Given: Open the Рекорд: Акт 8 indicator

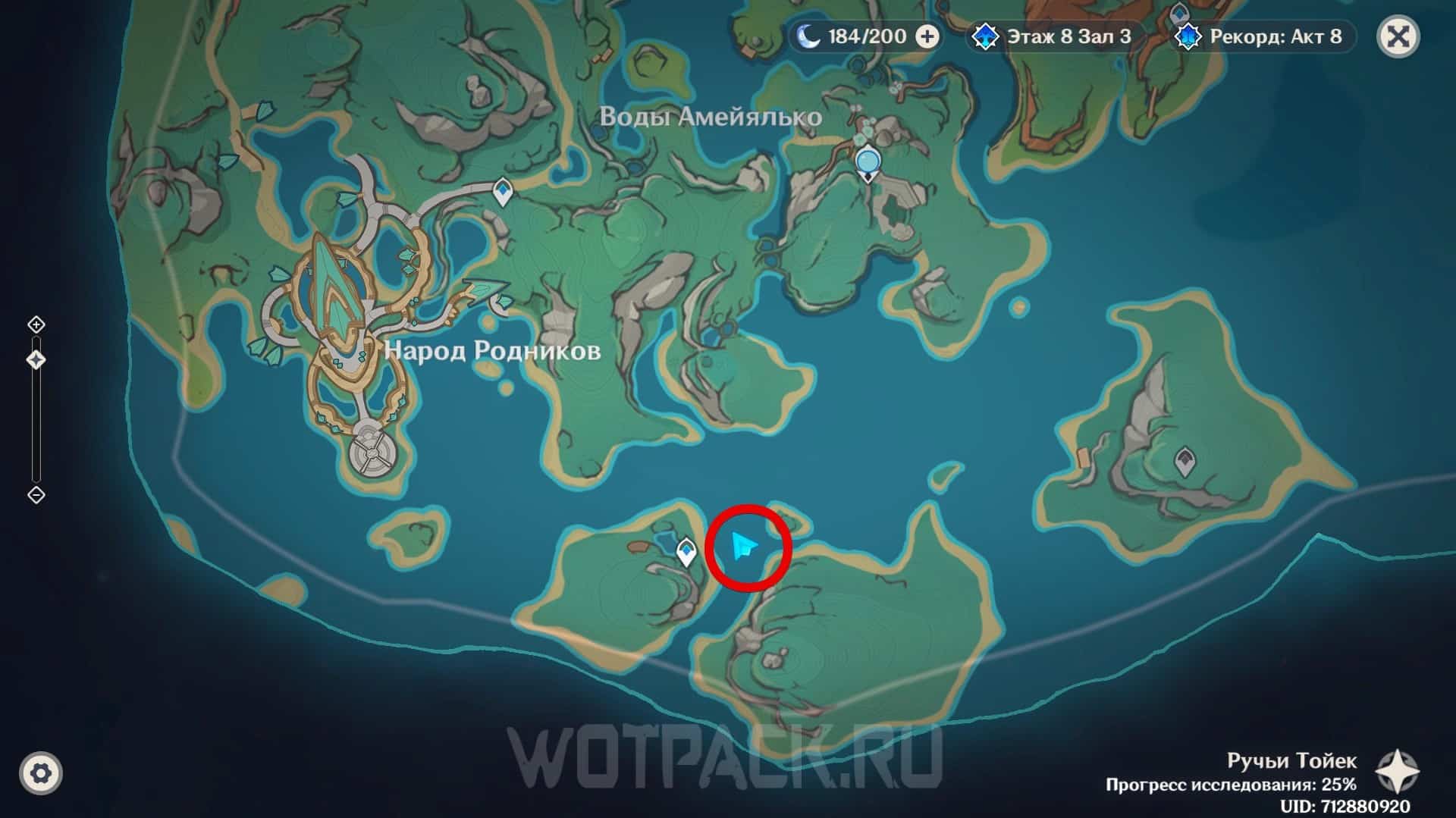Looking at the screenshot, I should (1262, 36).
